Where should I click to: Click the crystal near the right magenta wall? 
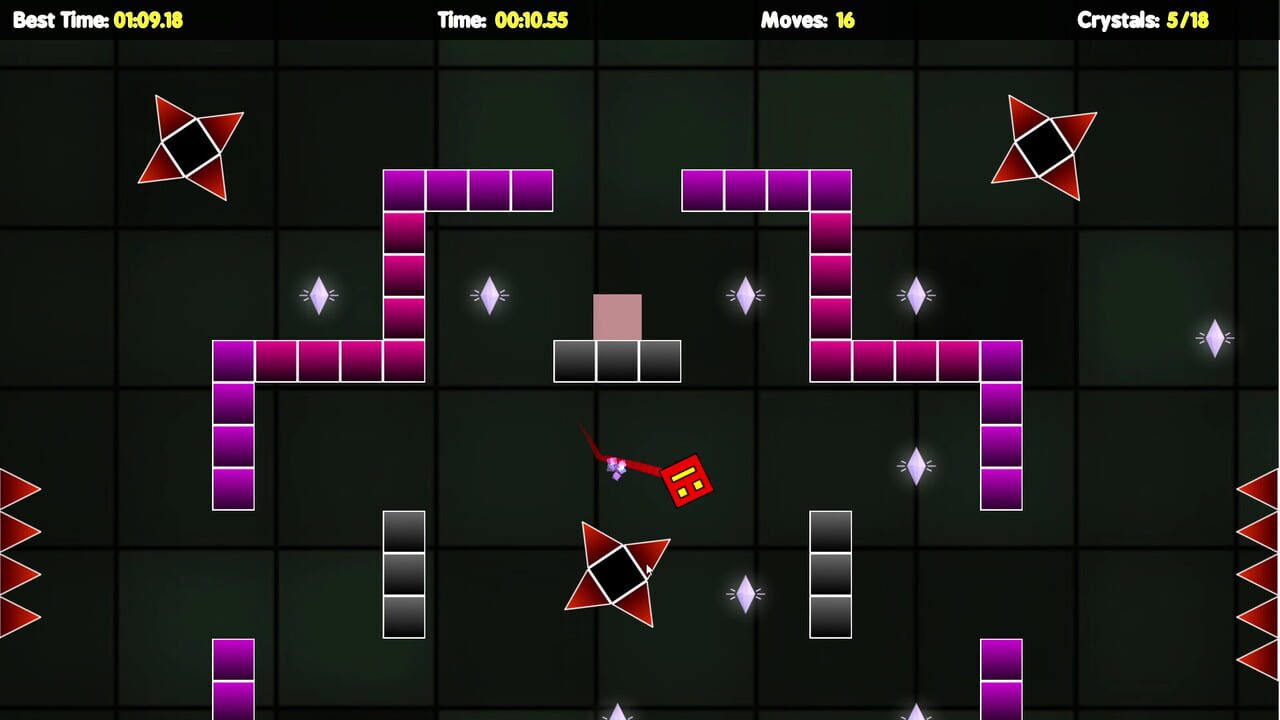click(918, 293)
